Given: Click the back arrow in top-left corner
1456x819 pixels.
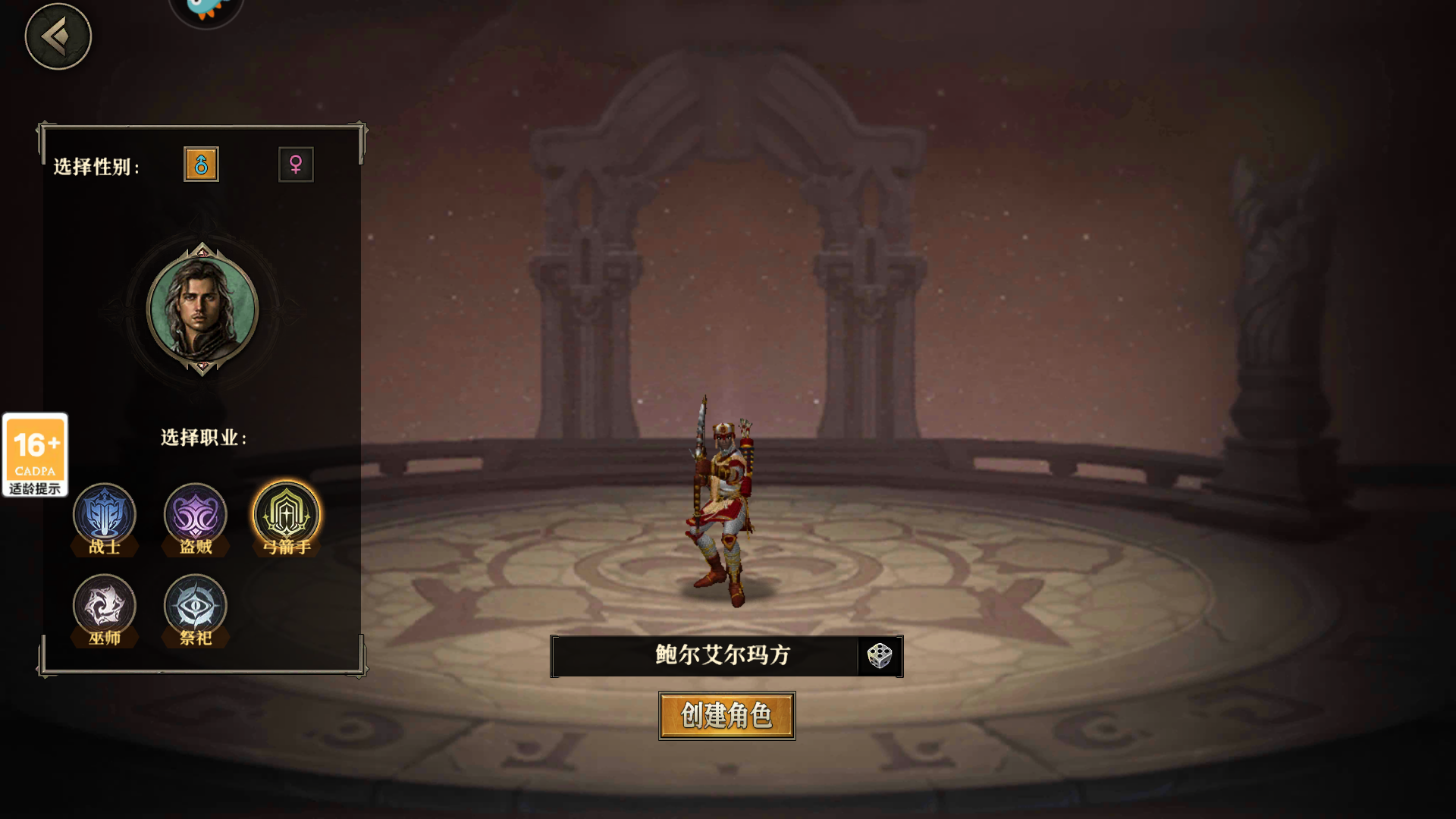Looking at the screenshot, I should [x=58, y=36].
